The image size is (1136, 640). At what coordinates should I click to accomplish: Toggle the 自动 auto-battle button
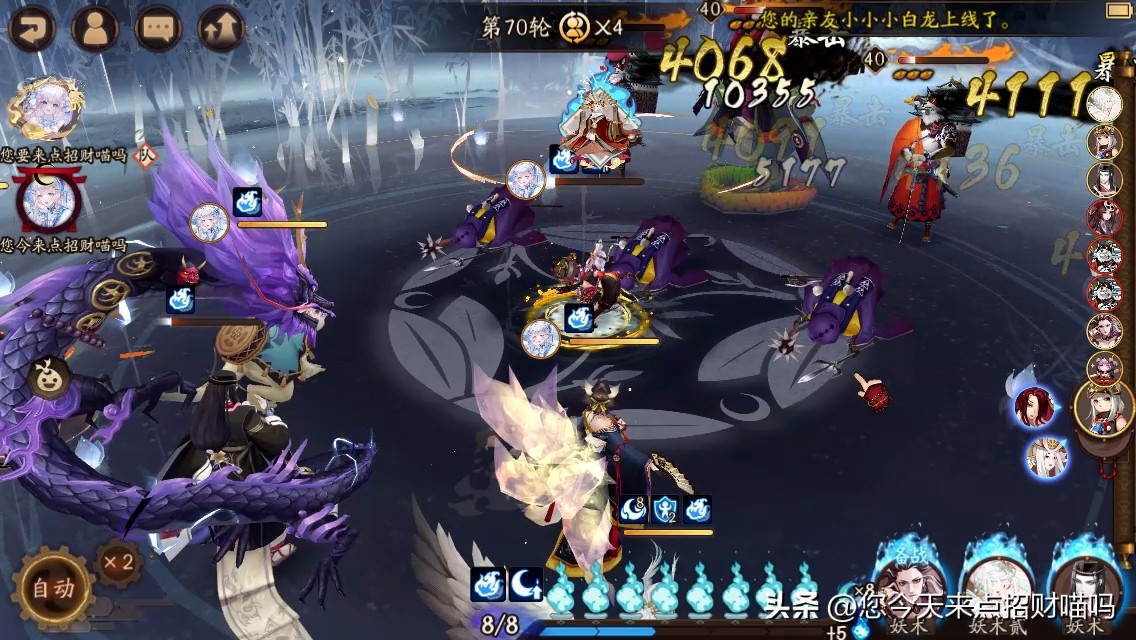coord(52,589)
